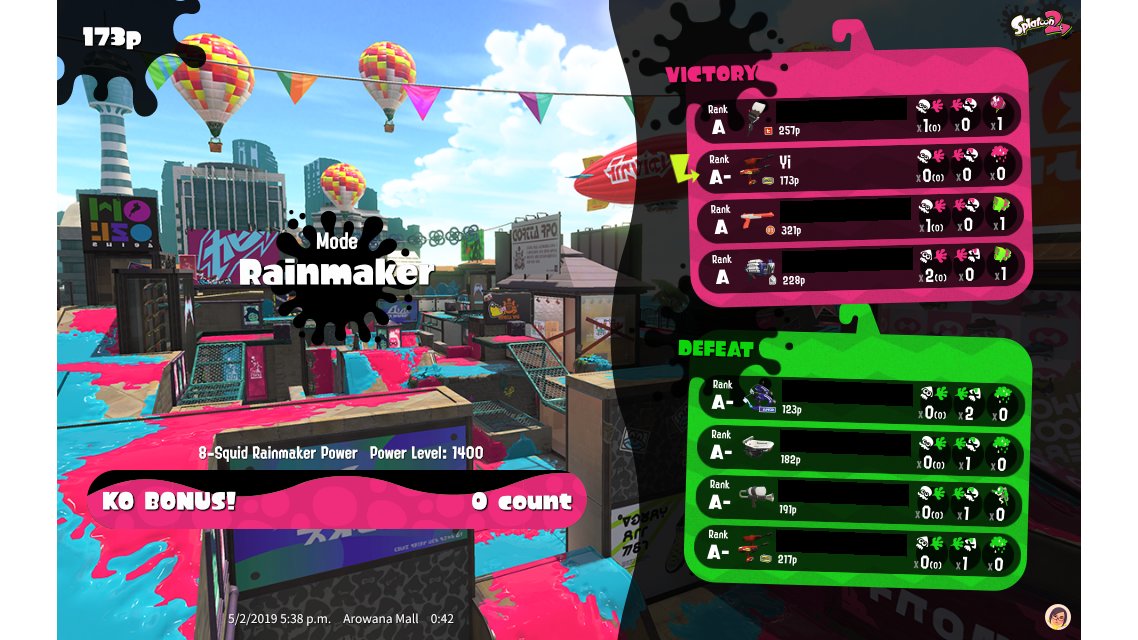Choose the victory player row with 321p
1138x640 pixels.
(860, 217)
